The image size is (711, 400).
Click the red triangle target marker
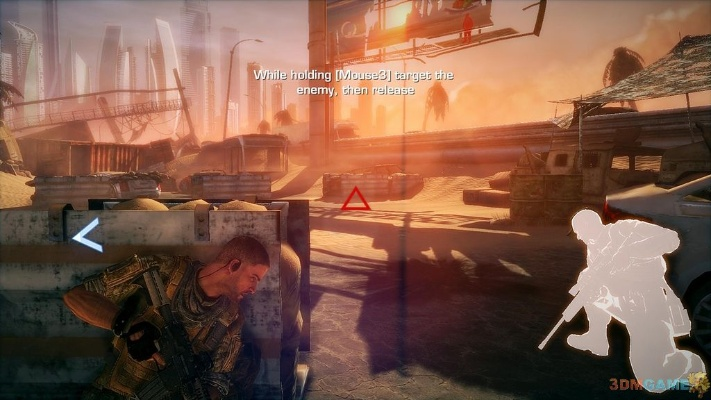pos(355,201)
